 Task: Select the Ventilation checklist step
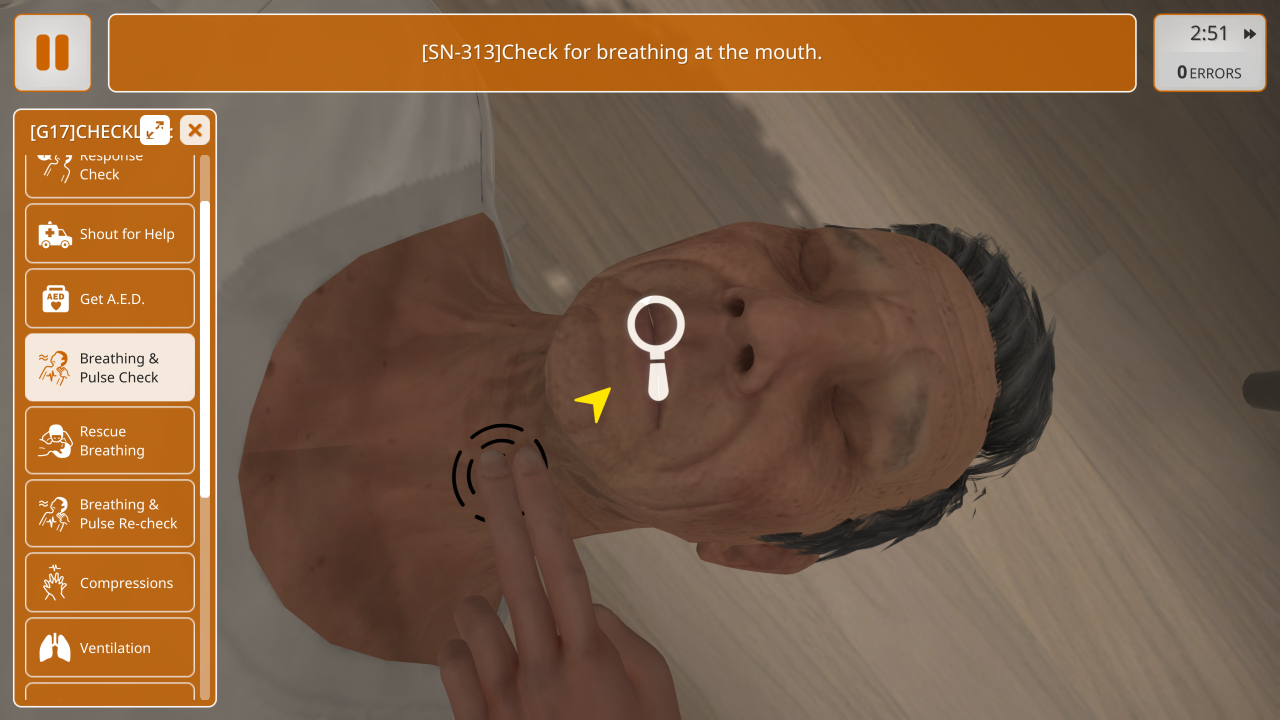(110, 648)
